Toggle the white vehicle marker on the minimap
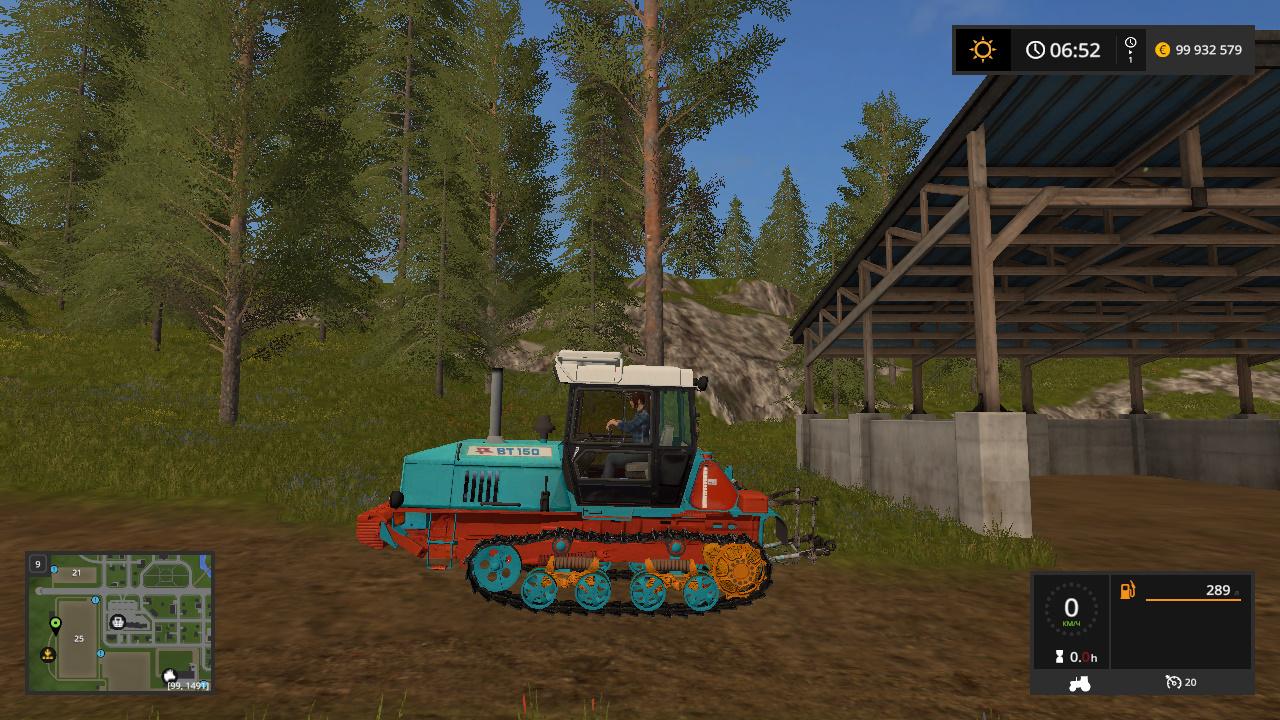The height and width of the screenshot is (720, 1280). click(x=169, y=676)
